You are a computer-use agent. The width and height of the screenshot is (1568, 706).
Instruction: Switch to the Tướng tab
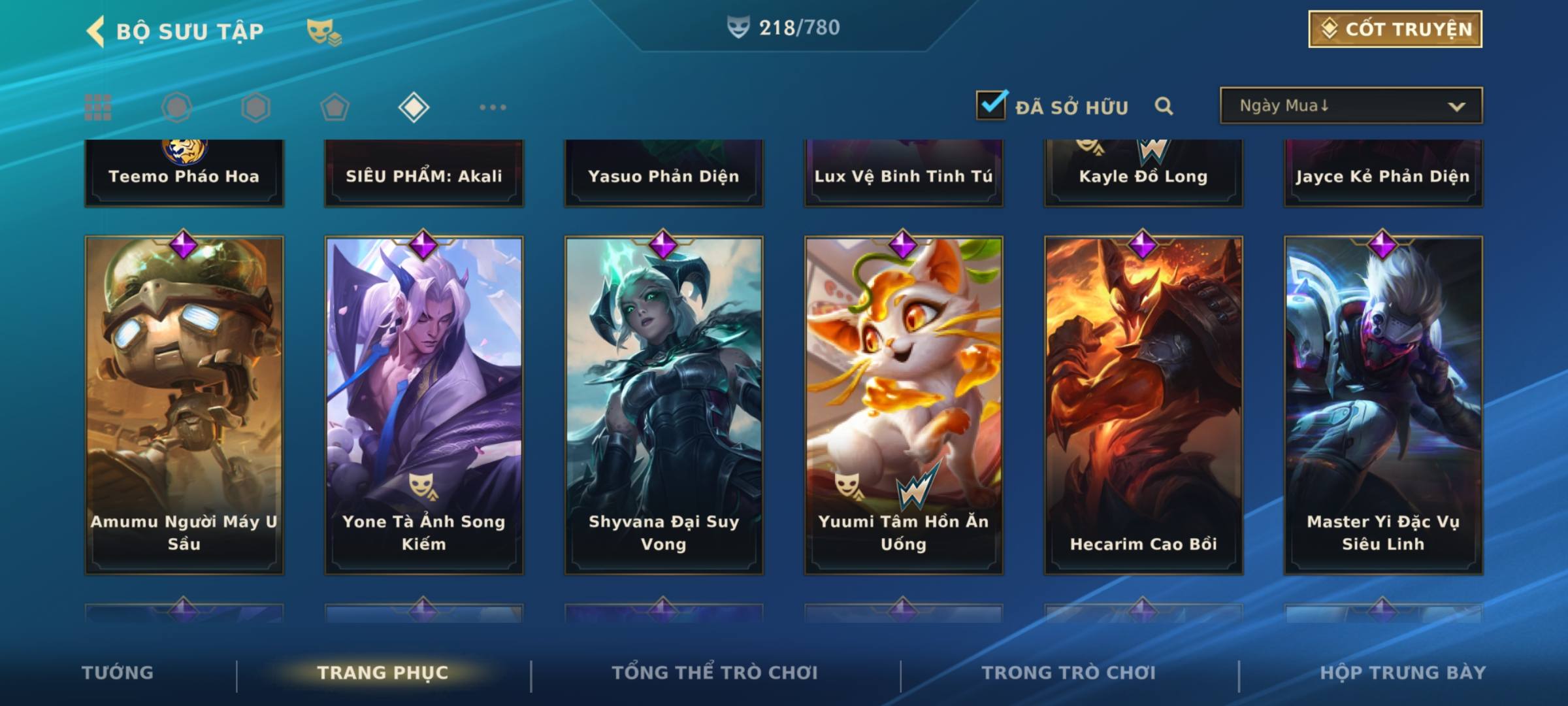coord(118,673)
